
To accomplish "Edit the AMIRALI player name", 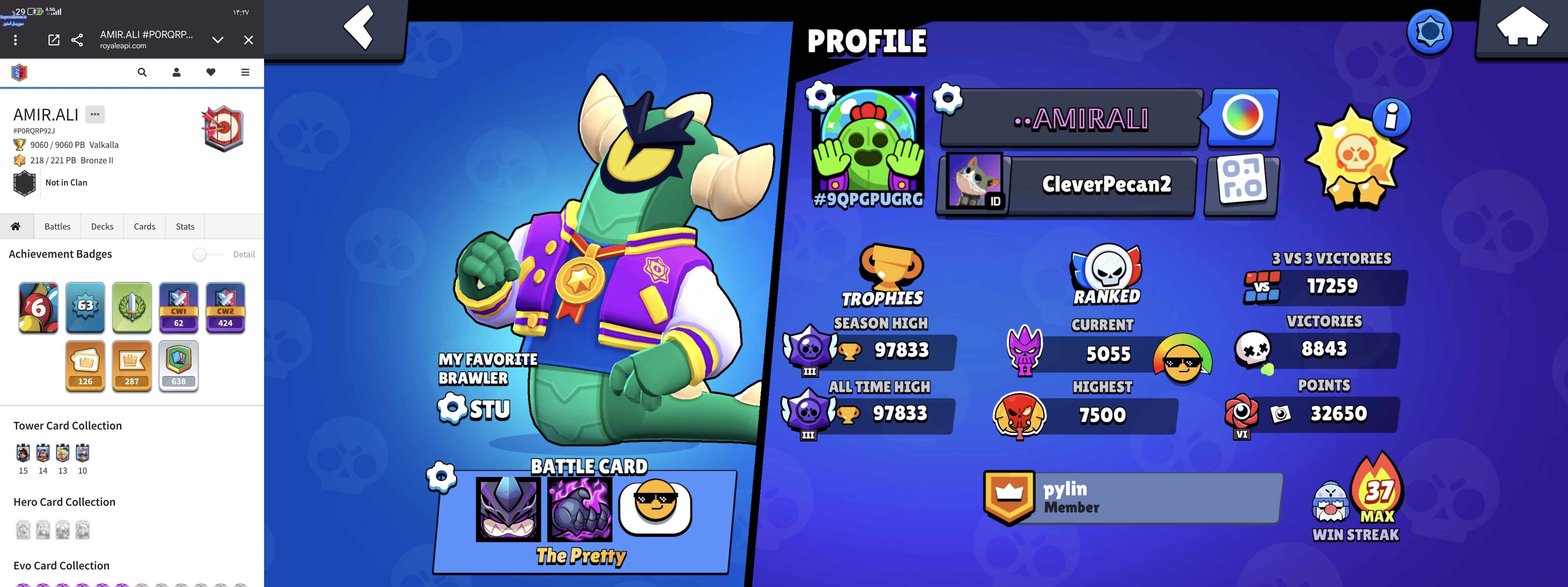I will 948,98.
